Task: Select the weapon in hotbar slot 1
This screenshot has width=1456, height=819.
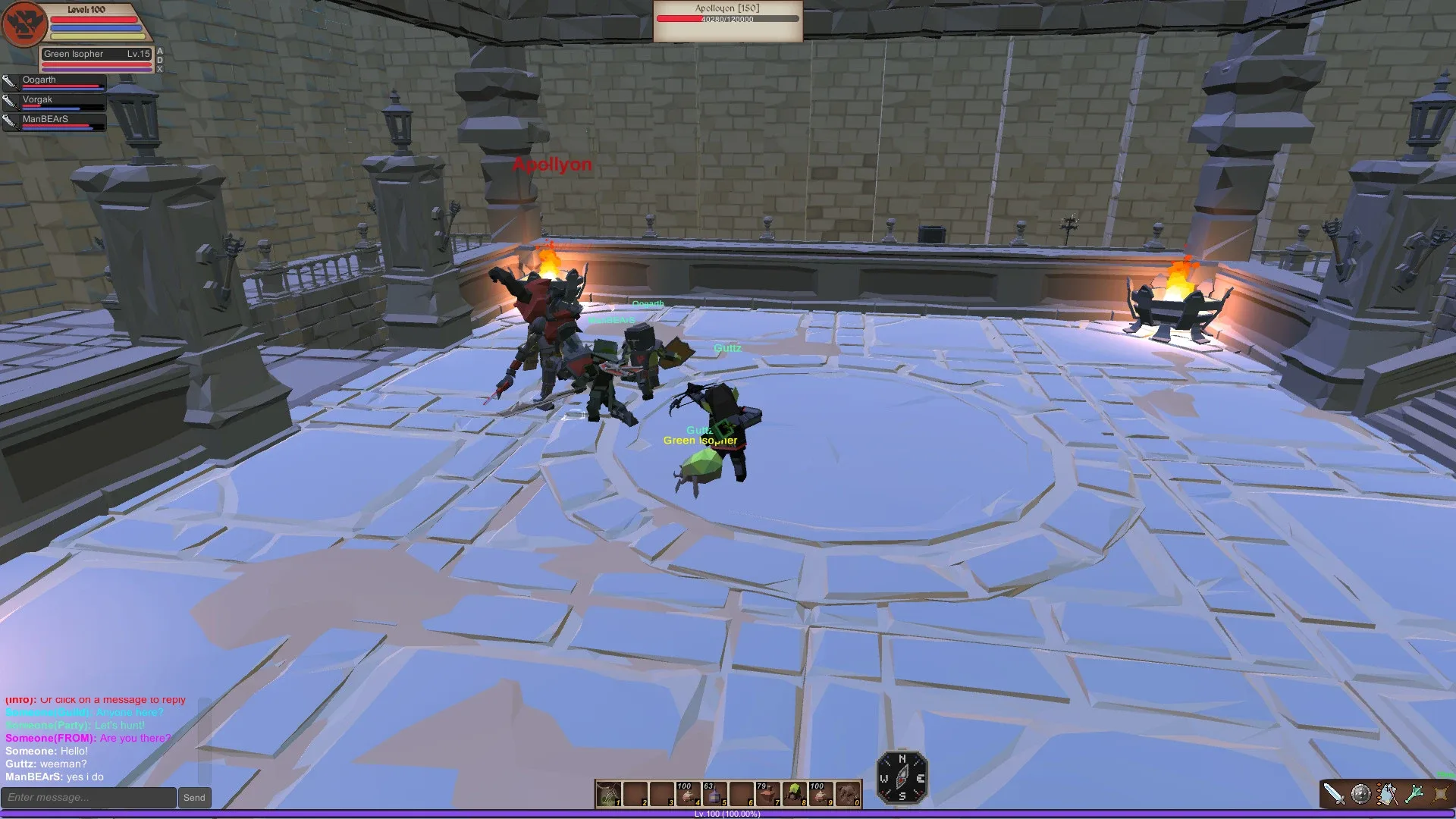Action: [607, 794]
